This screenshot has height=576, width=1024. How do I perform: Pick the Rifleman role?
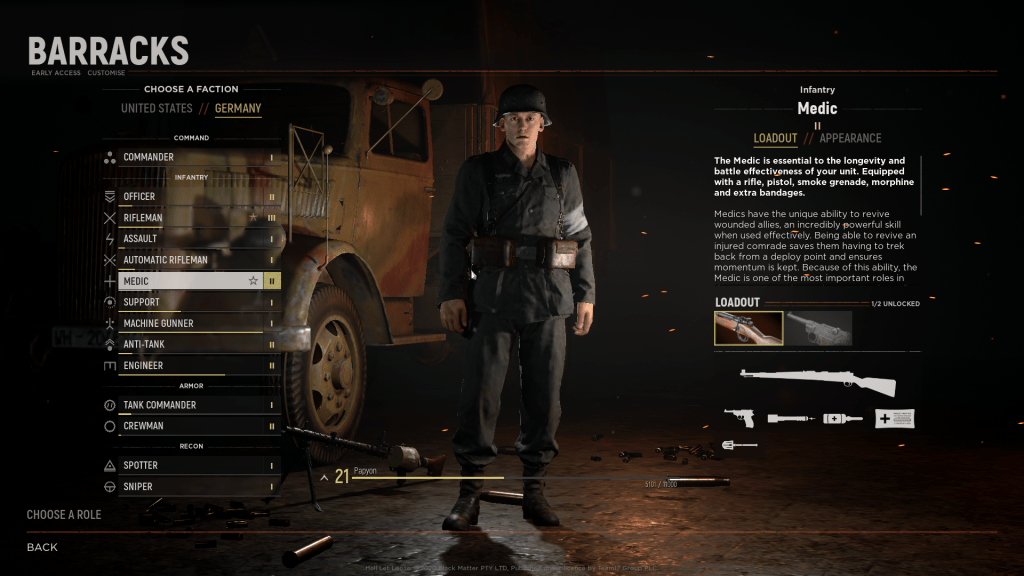[x=190, y=218]
